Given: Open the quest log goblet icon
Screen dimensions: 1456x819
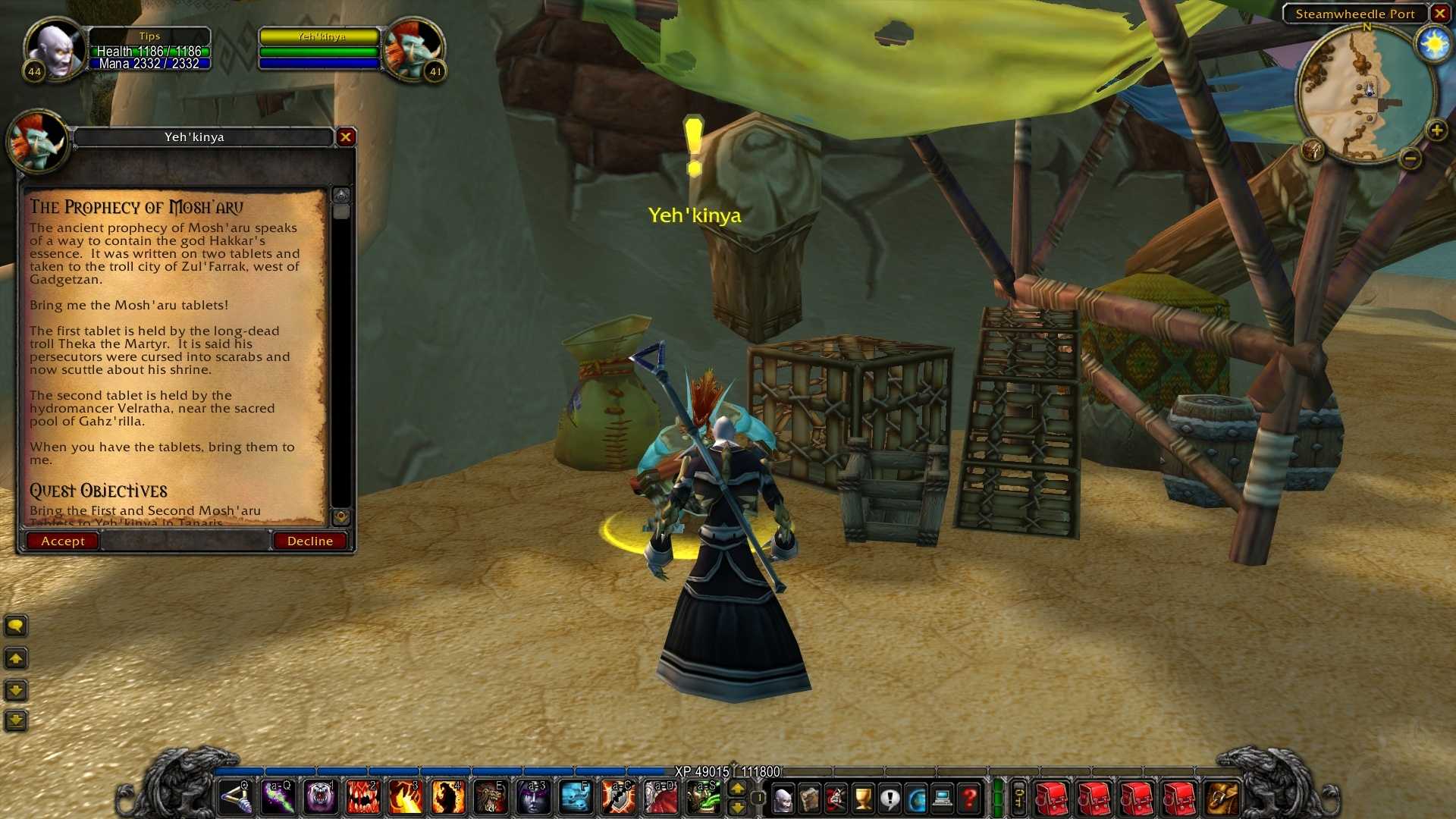Looking at the screenshot, I should click(863, 799).
